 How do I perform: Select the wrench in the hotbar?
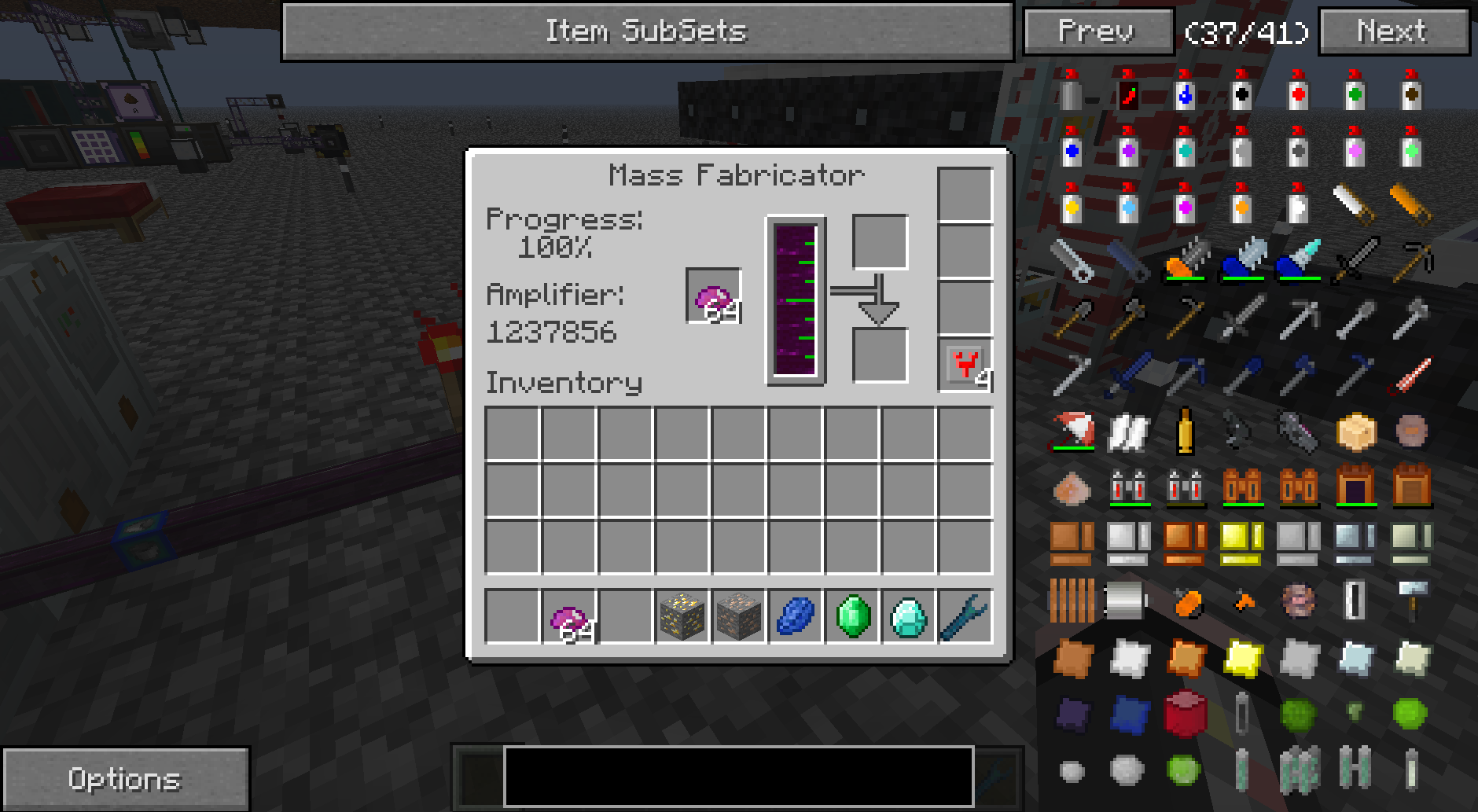pos(965,617)
